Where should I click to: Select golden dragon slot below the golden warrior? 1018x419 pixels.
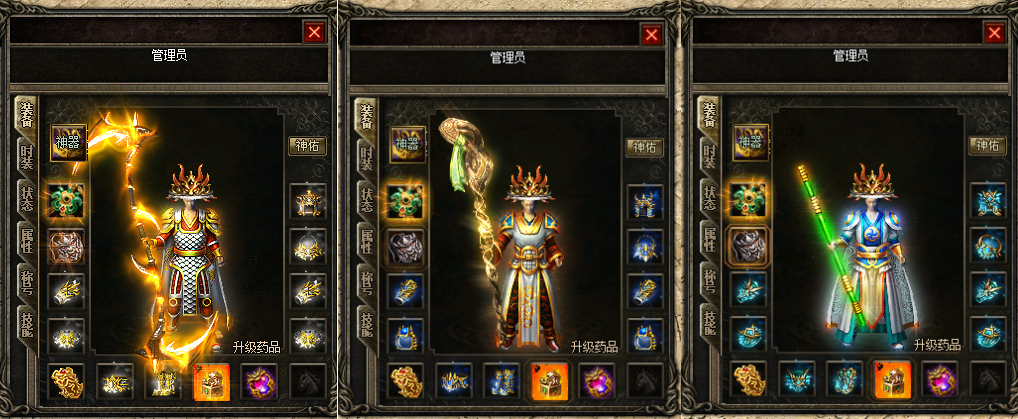coord(67,381)
